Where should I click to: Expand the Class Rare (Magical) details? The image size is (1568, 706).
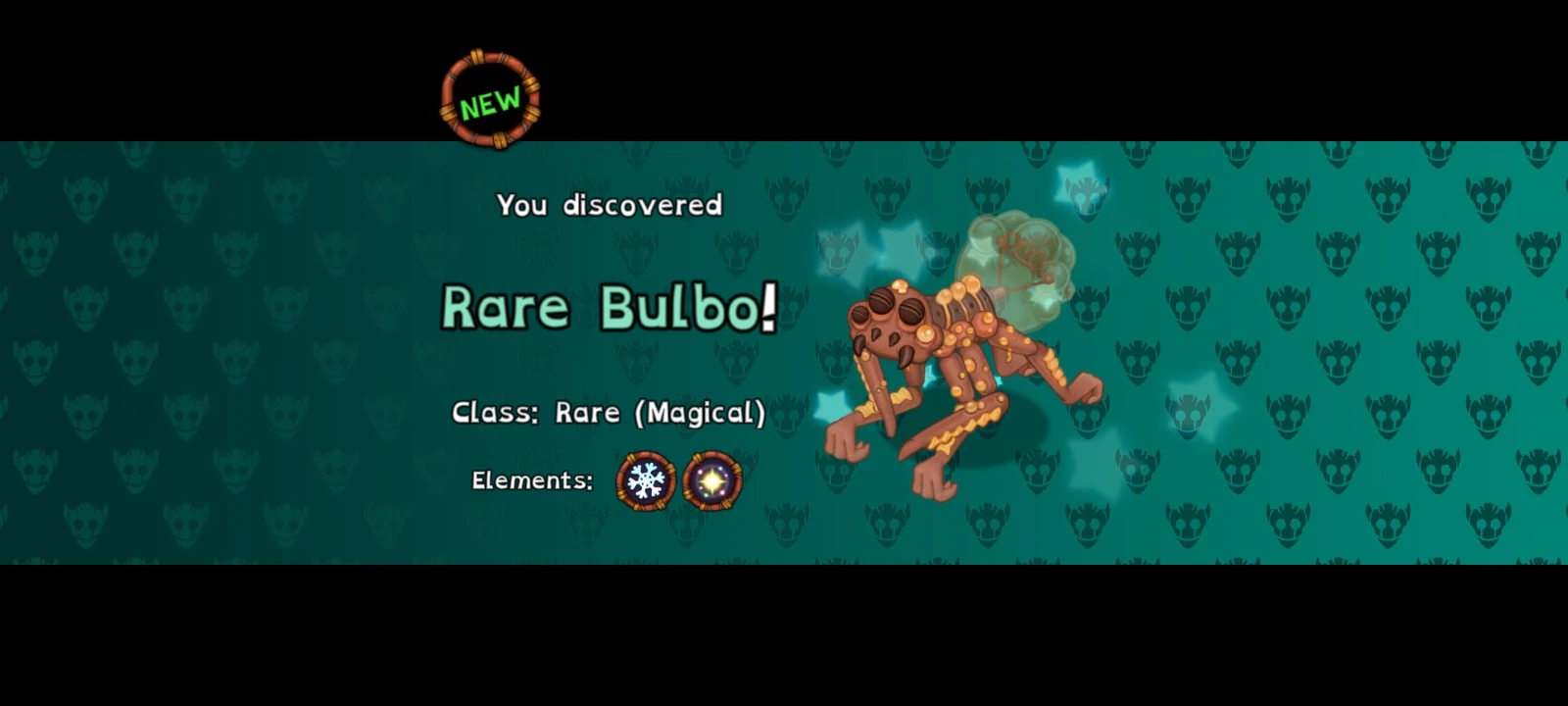(x=610, y=412)
